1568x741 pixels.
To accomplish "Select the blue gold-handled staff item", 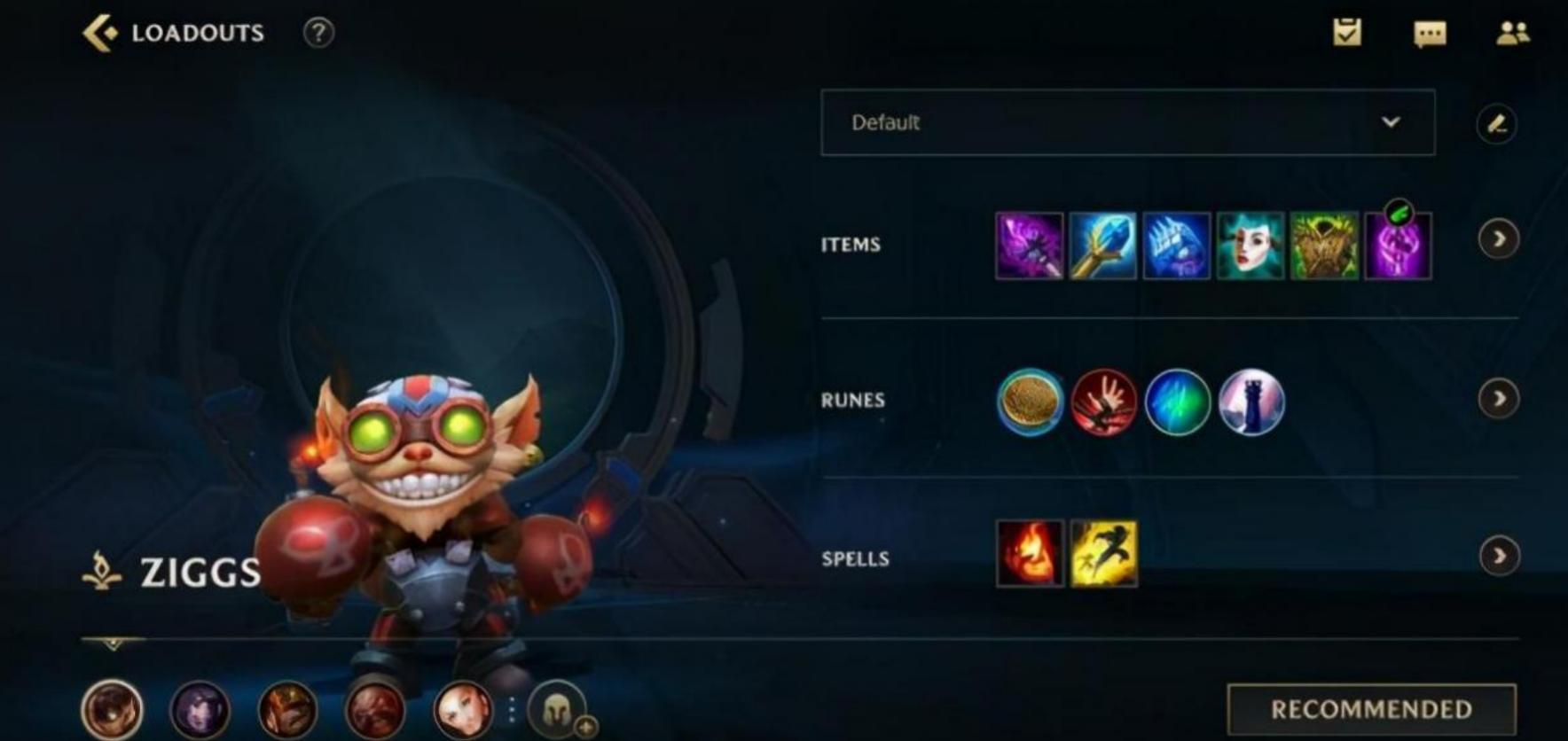I will point(1102,246).
